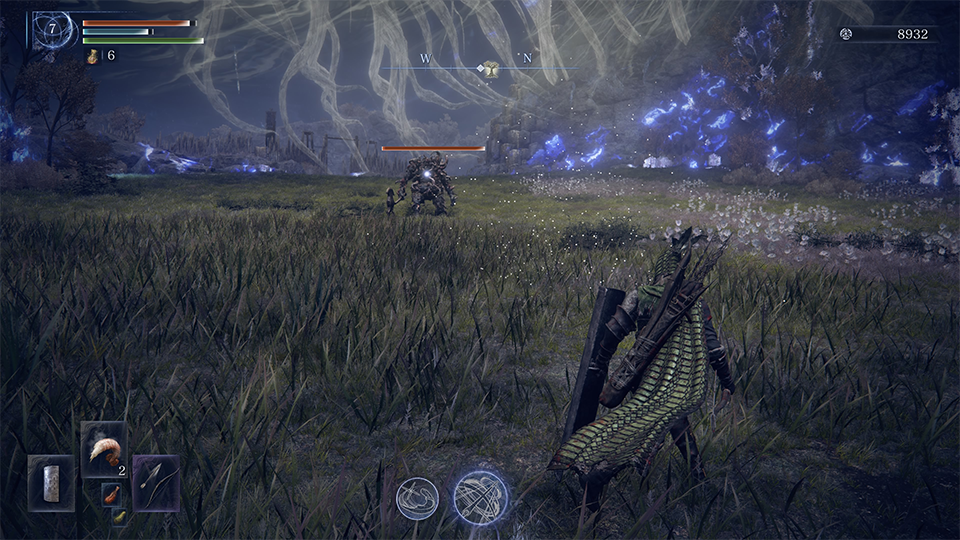Viewport: 960px width, 540px height.
Task: Click the compass marker icon
Action: coord(490,68)
